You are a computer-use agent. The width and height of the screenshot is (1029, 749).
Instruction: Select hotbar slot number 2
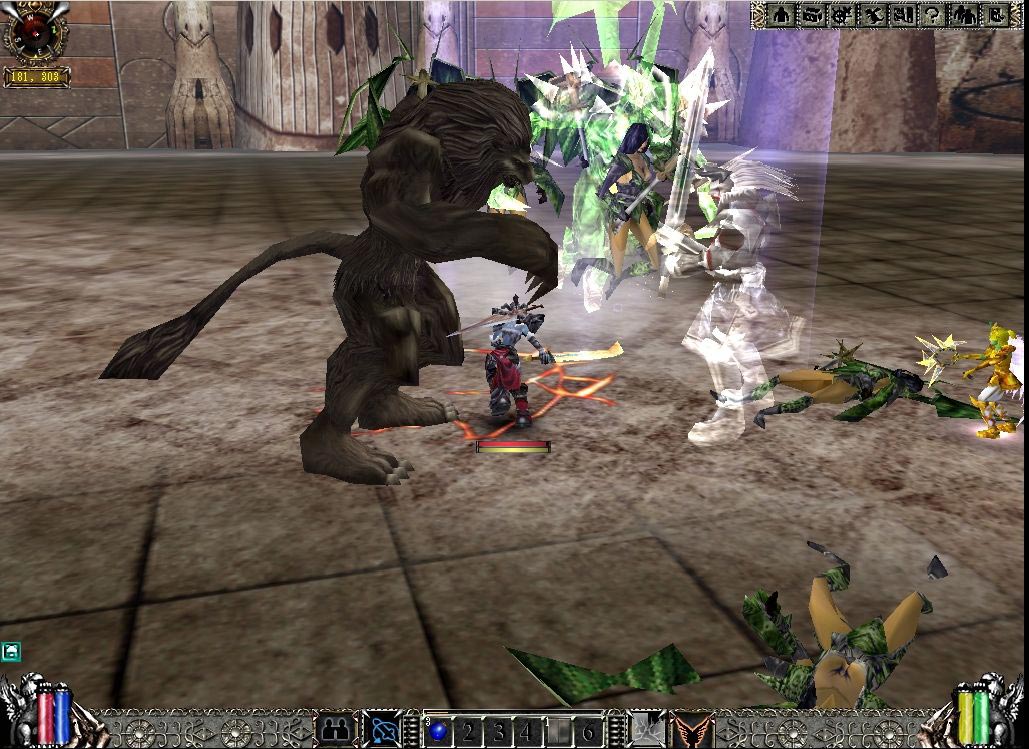click(466, 729)
